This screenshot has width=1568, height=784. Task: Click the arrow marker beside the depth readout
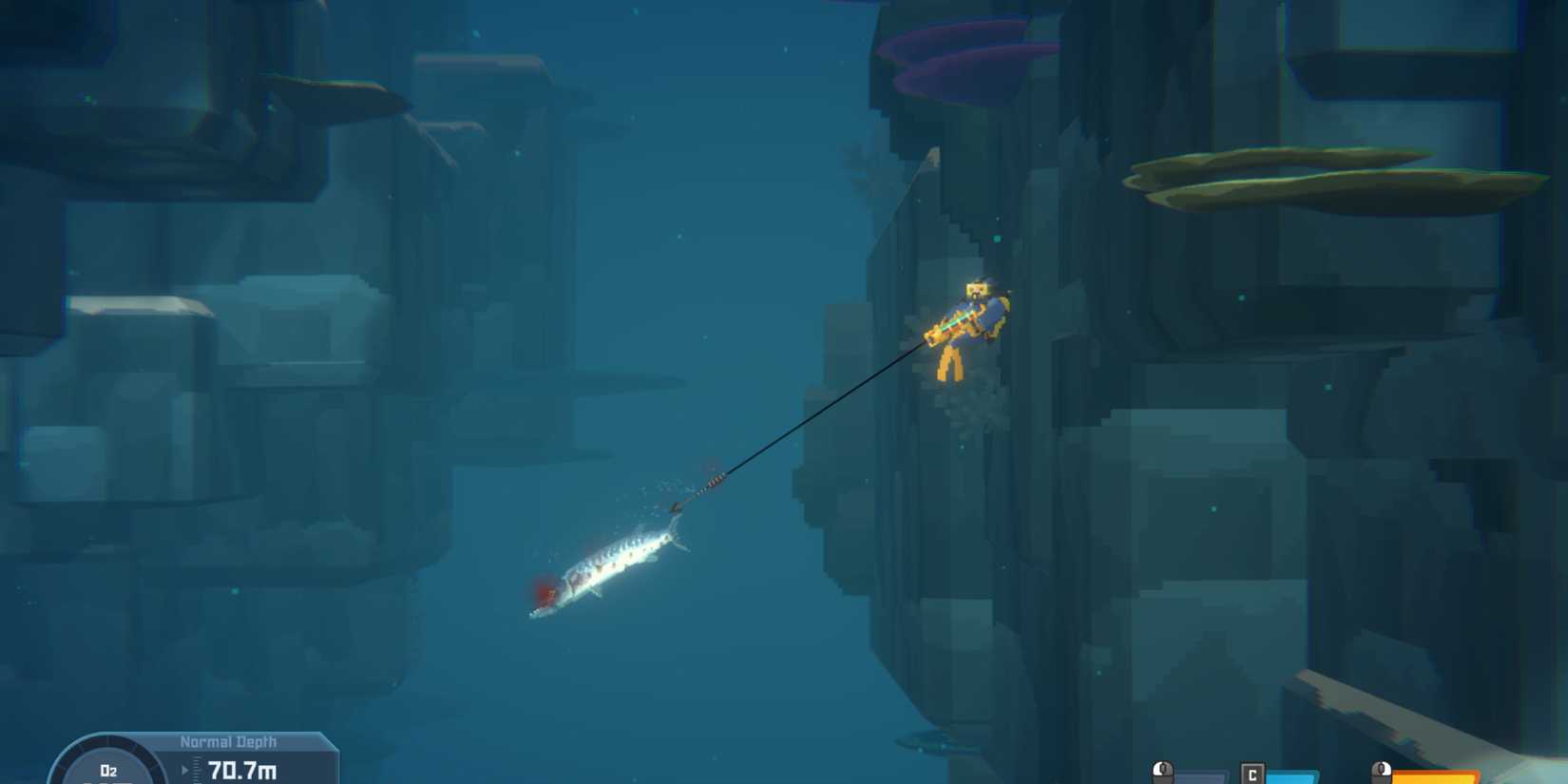[x=185, y=768]
